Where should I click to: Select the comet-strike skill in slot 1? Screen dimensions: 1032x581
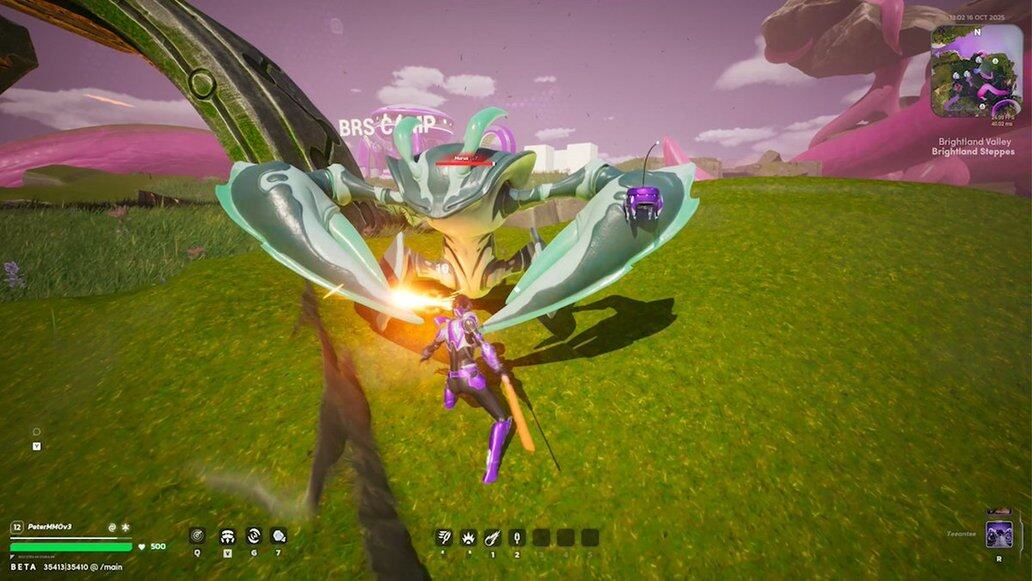point(492,537)
